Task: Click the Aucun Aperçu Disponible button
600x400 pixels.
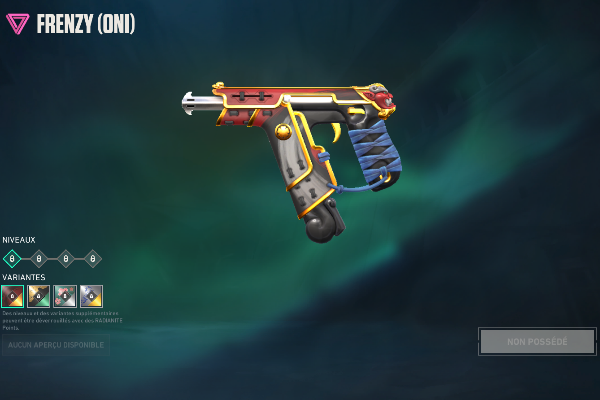Action: tap(56, 345)
